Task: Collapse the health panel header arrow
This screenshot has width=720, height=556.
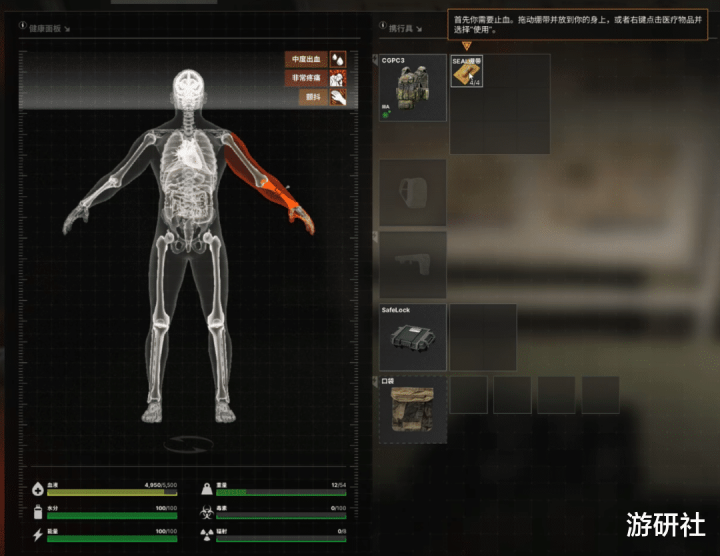Action: 68,29
